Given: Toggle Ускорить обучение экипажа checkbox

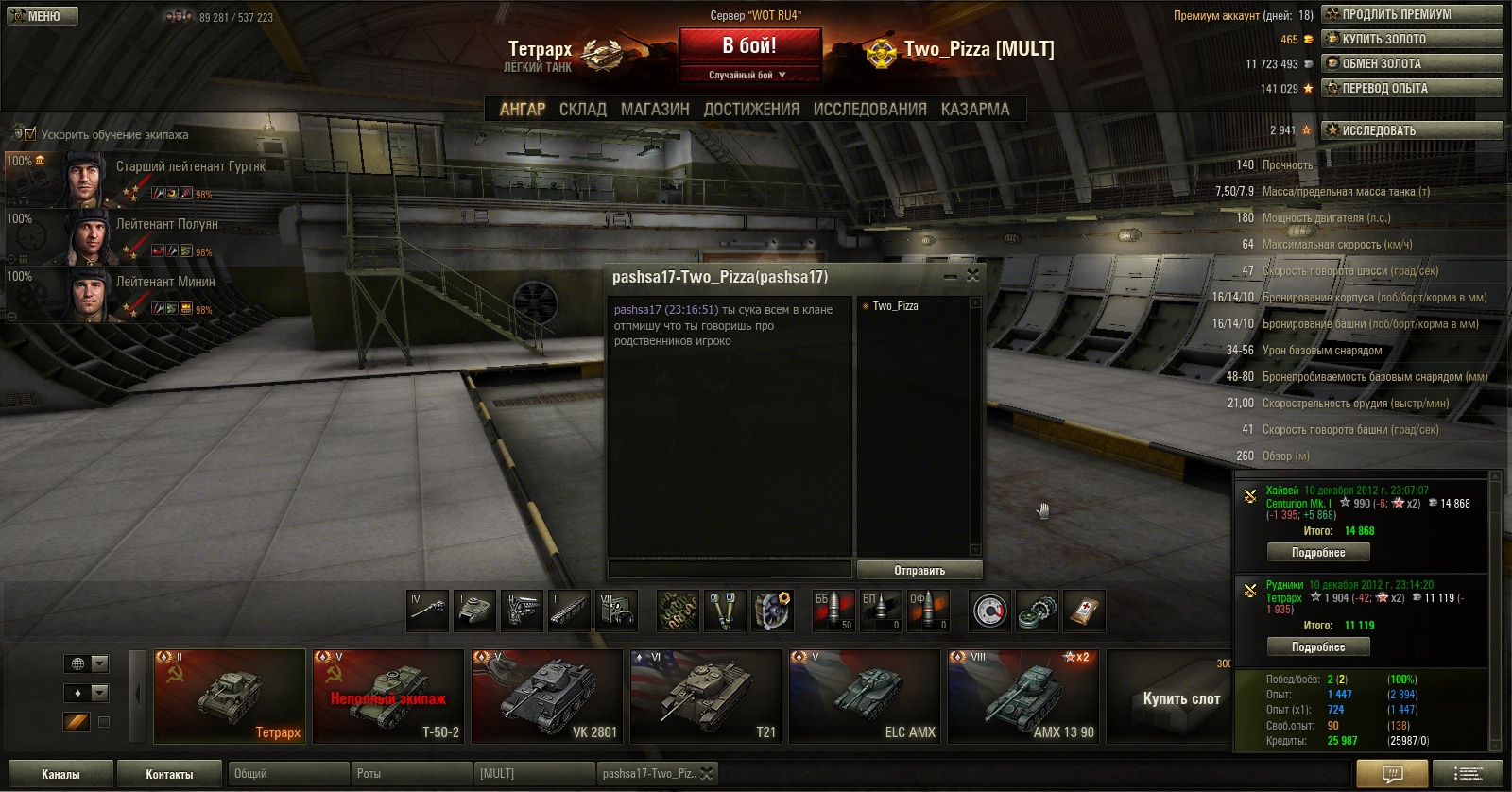Looking at the screenshot, I should [x=29, y=134].
